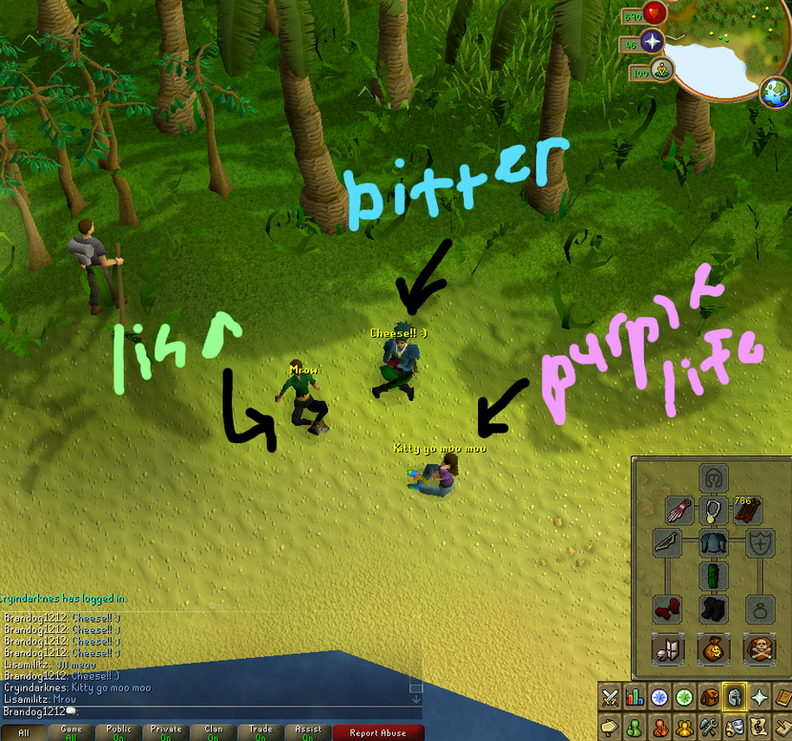Toggle run with the energy orb
The image size is (792, 741).
pyautogui.click(x=661, y=71)
